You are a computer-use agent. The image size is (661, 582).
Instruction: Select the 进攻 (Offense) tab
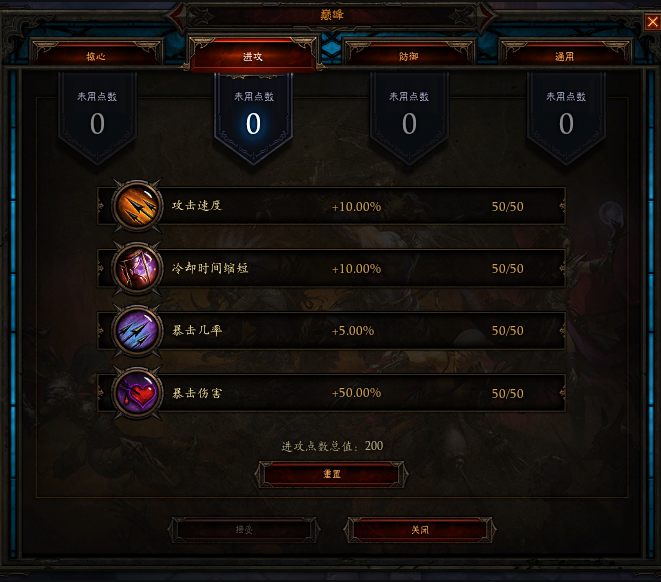click(253, 56)
